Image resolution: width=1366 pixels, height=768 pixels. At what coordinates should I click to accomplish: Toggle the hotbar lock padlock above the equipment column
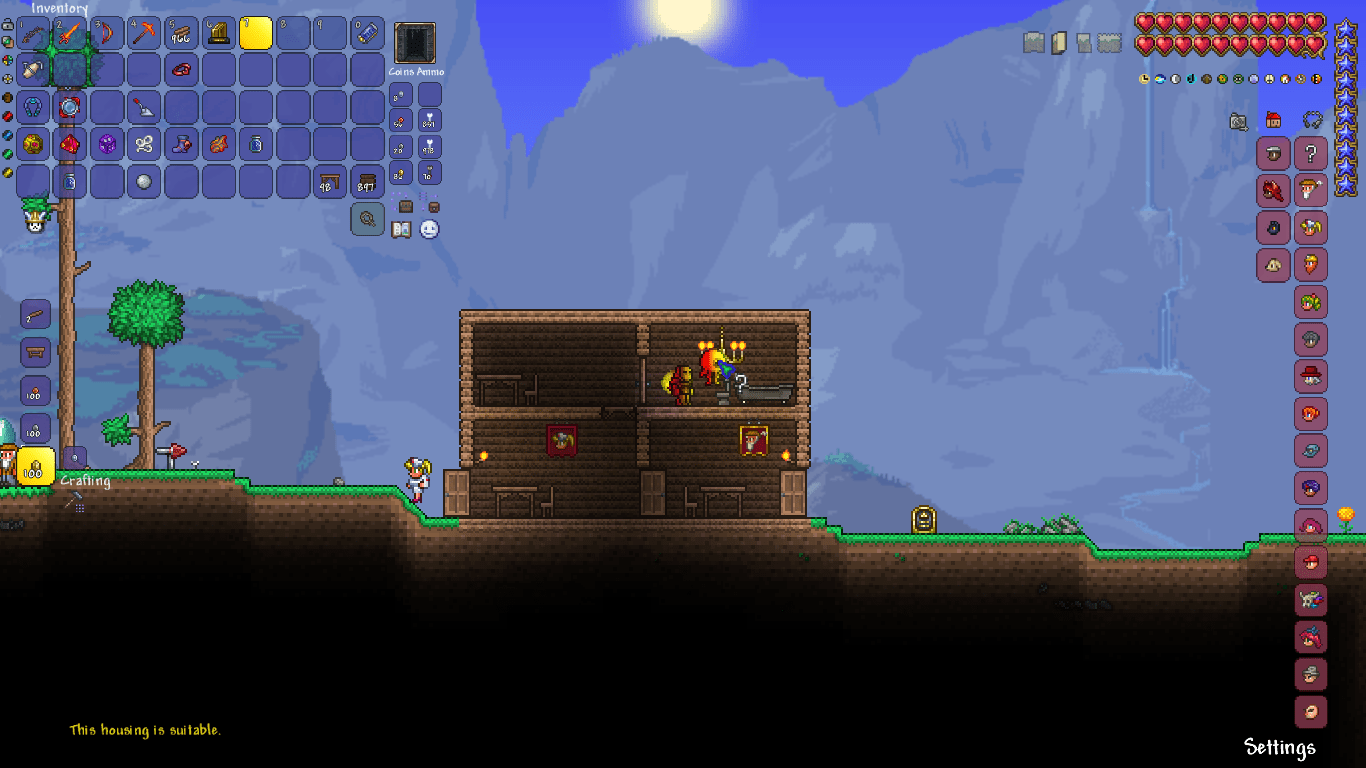tap(8, 23)
